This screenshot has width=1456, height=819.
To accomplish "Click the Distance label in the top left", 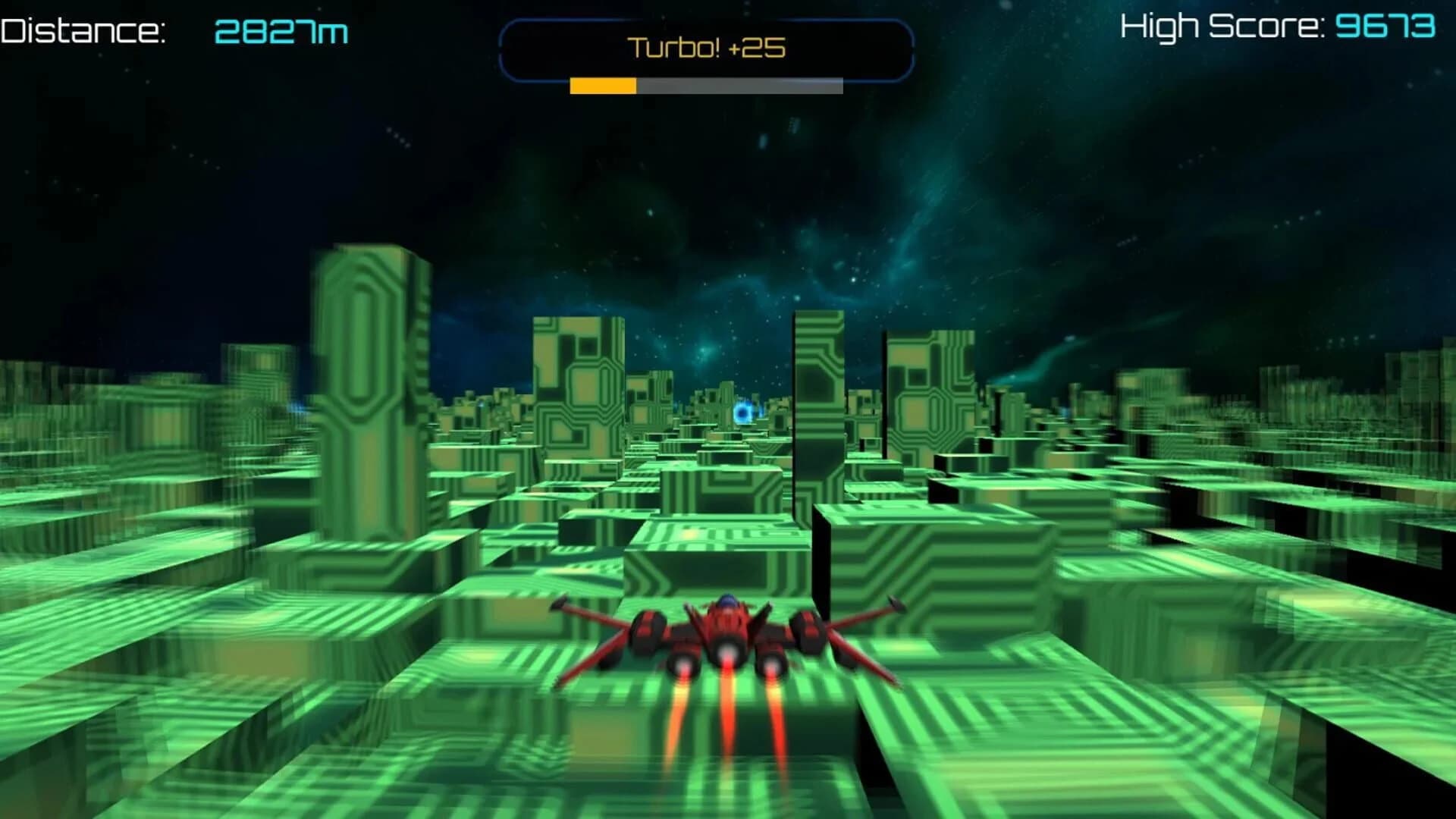I will (83, 30).
